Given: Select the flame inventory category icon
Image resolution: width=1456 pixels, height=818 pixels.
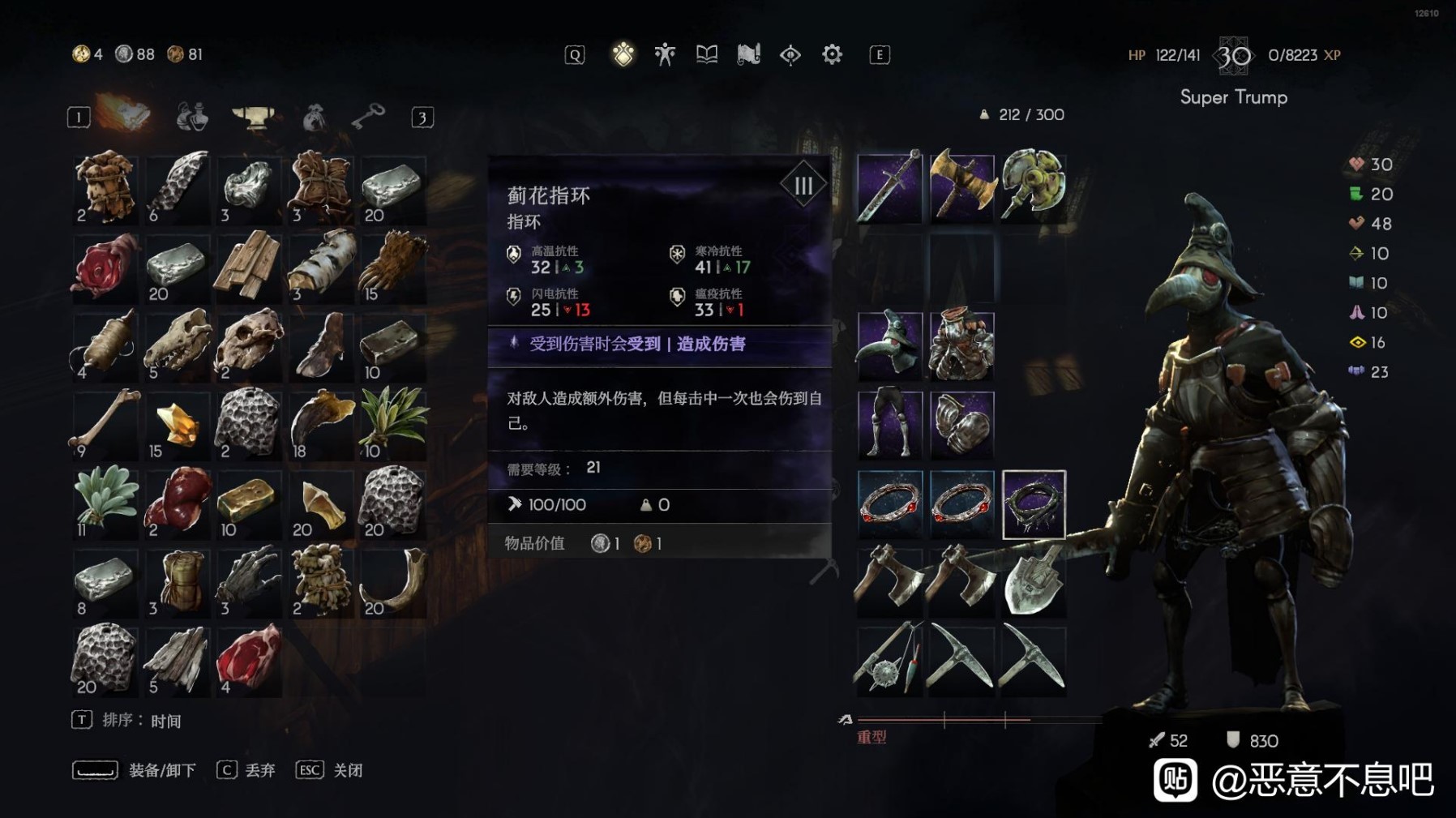Looking at the screenshot, I should [123, 116].
